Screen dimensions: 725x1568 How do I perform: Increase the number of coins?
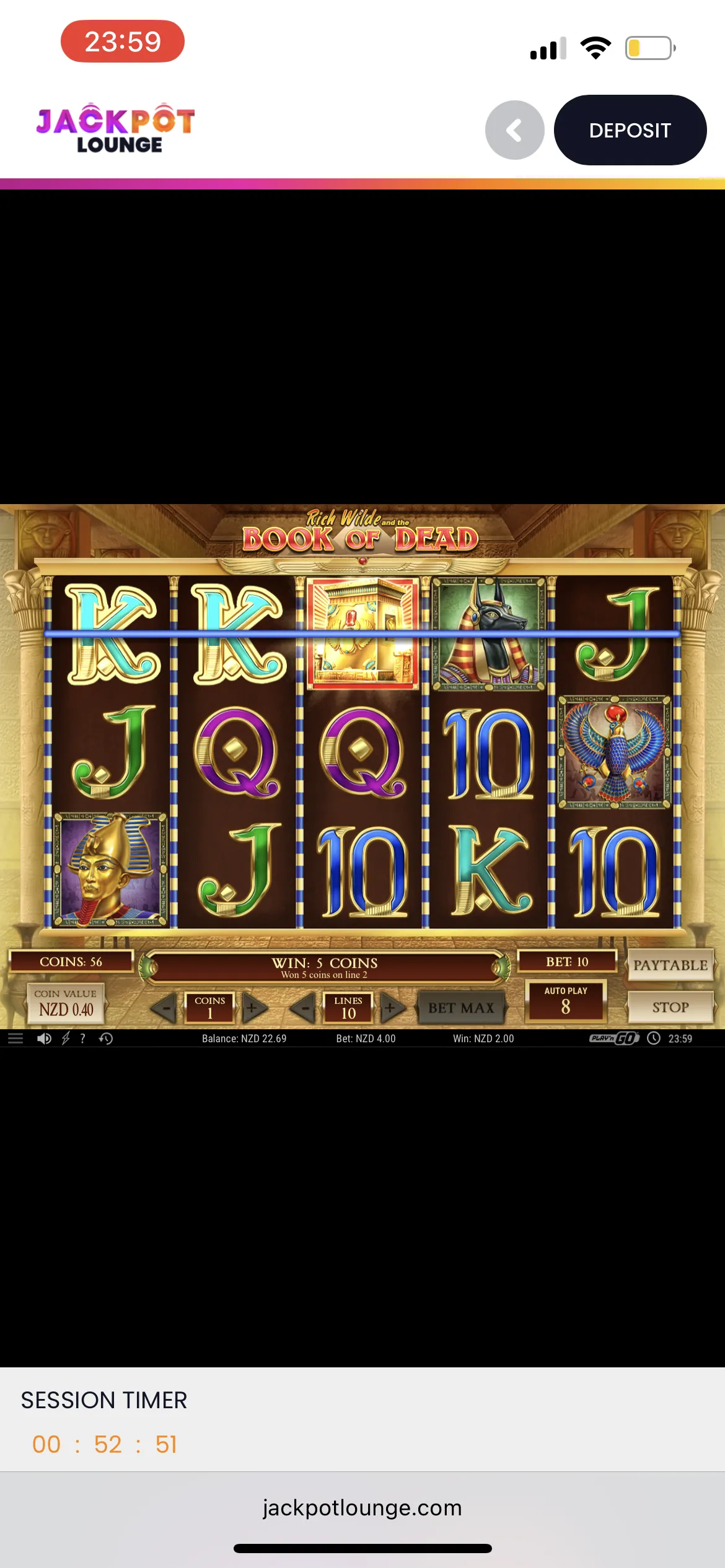[x=253, y=1008]
